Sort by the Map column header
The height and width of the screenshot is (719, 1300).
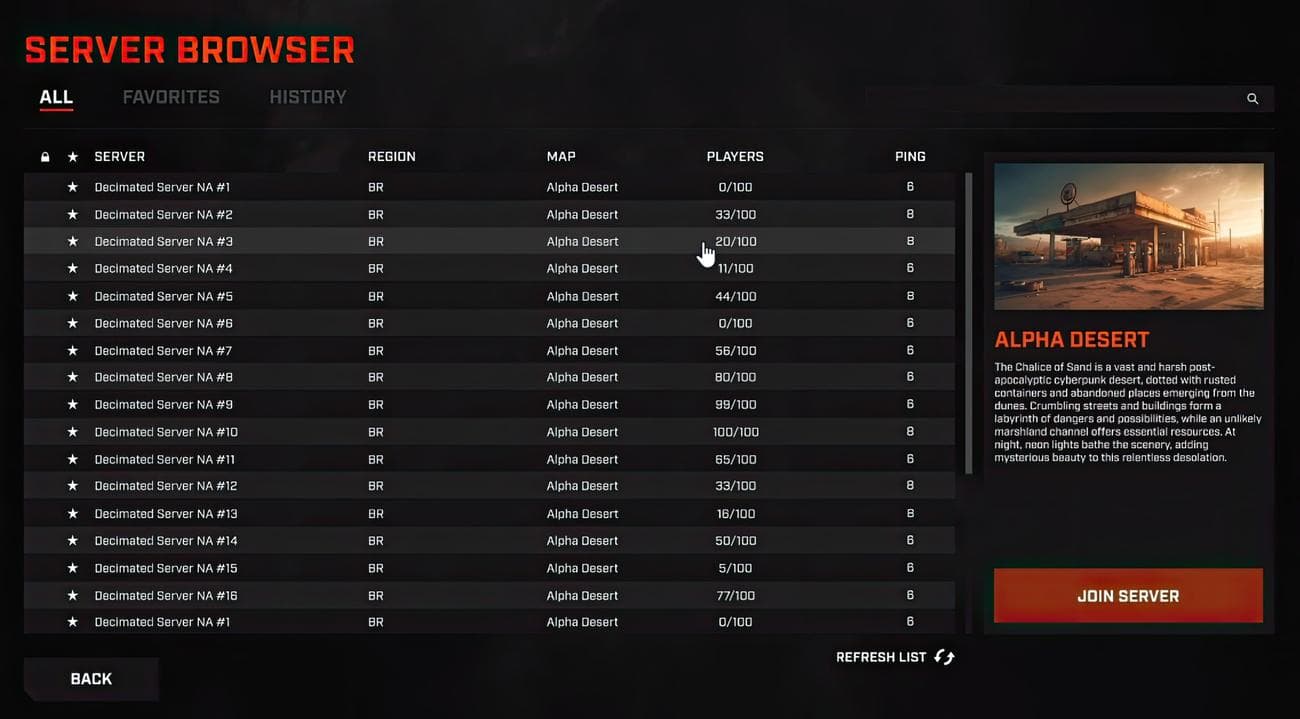[x=561, y=157]
